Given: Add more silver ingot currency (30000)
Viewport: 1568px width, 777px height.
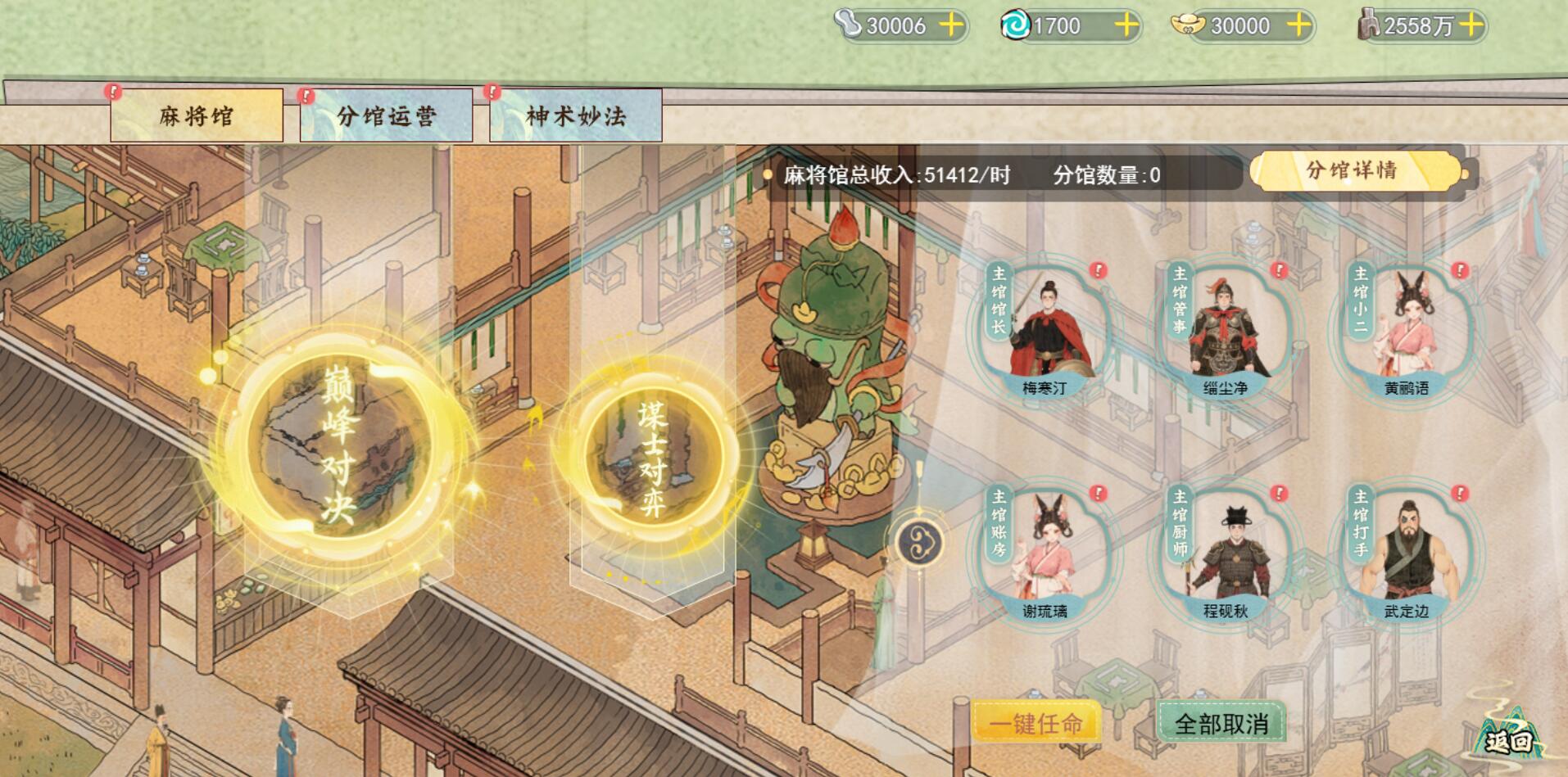Looking at the screenshot, I should pos(950,25).
